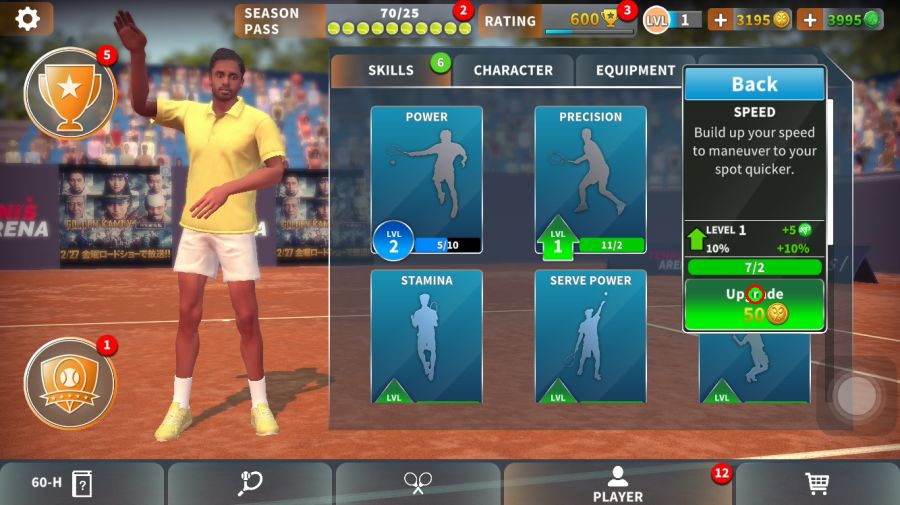Switch to the Equipment tab

pos(635,70)
